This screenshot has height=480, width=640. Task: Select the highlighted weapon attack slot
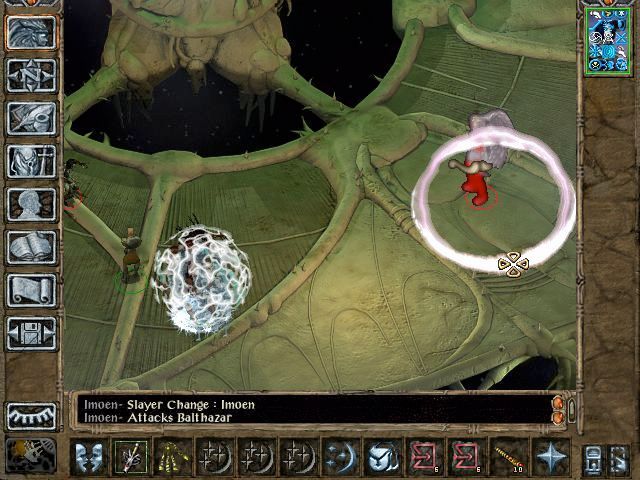pos(129,457)
